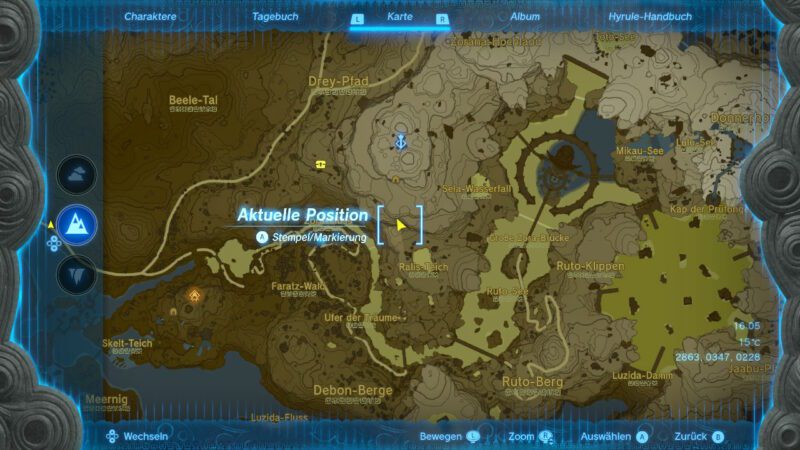This screenshot has width=800, height=450.
Task: Open the Album tab
Action: (x=525, y=17)
